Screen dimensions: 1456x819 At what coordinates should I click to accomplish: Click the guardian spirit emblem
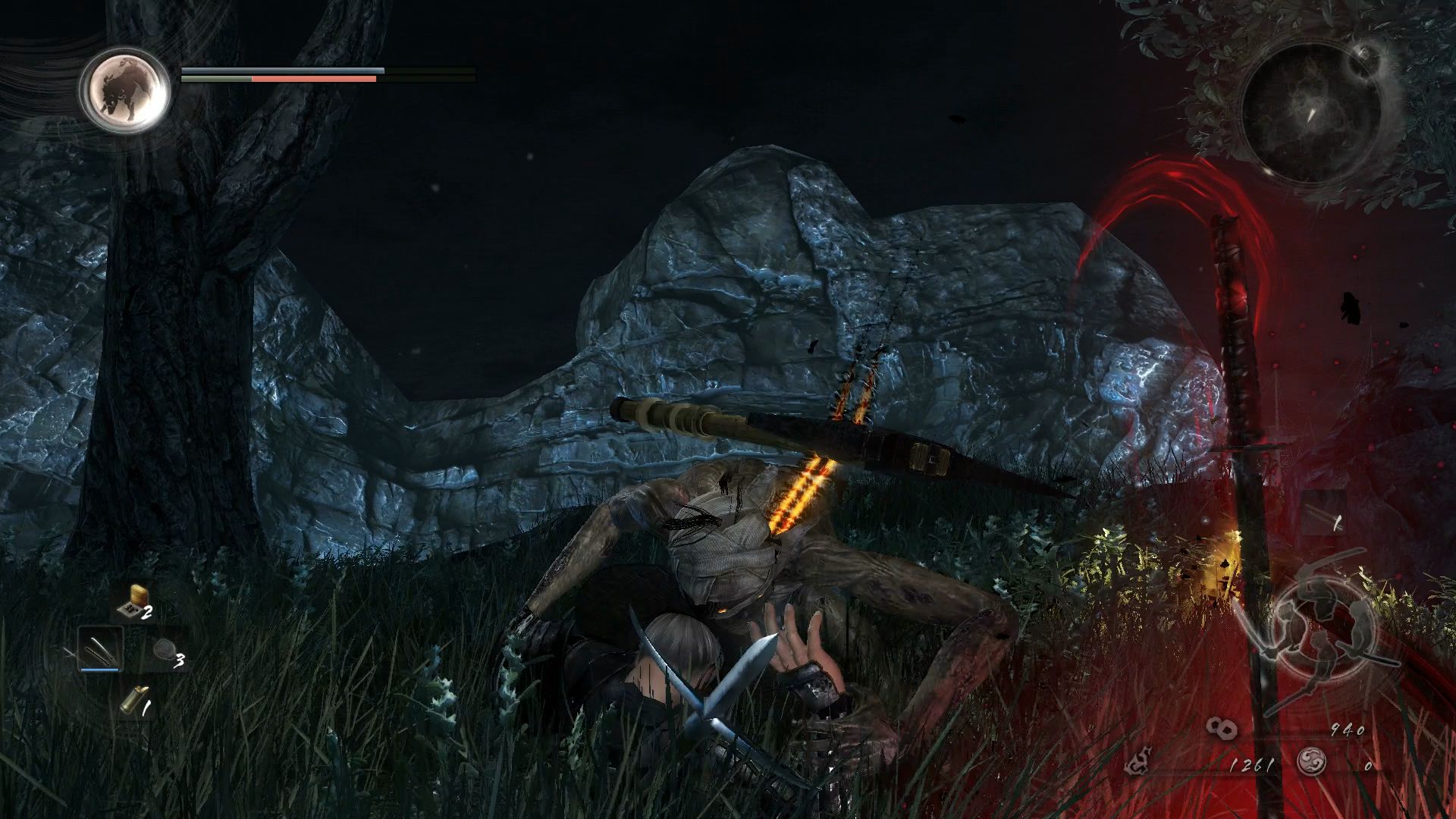point(124,91)
